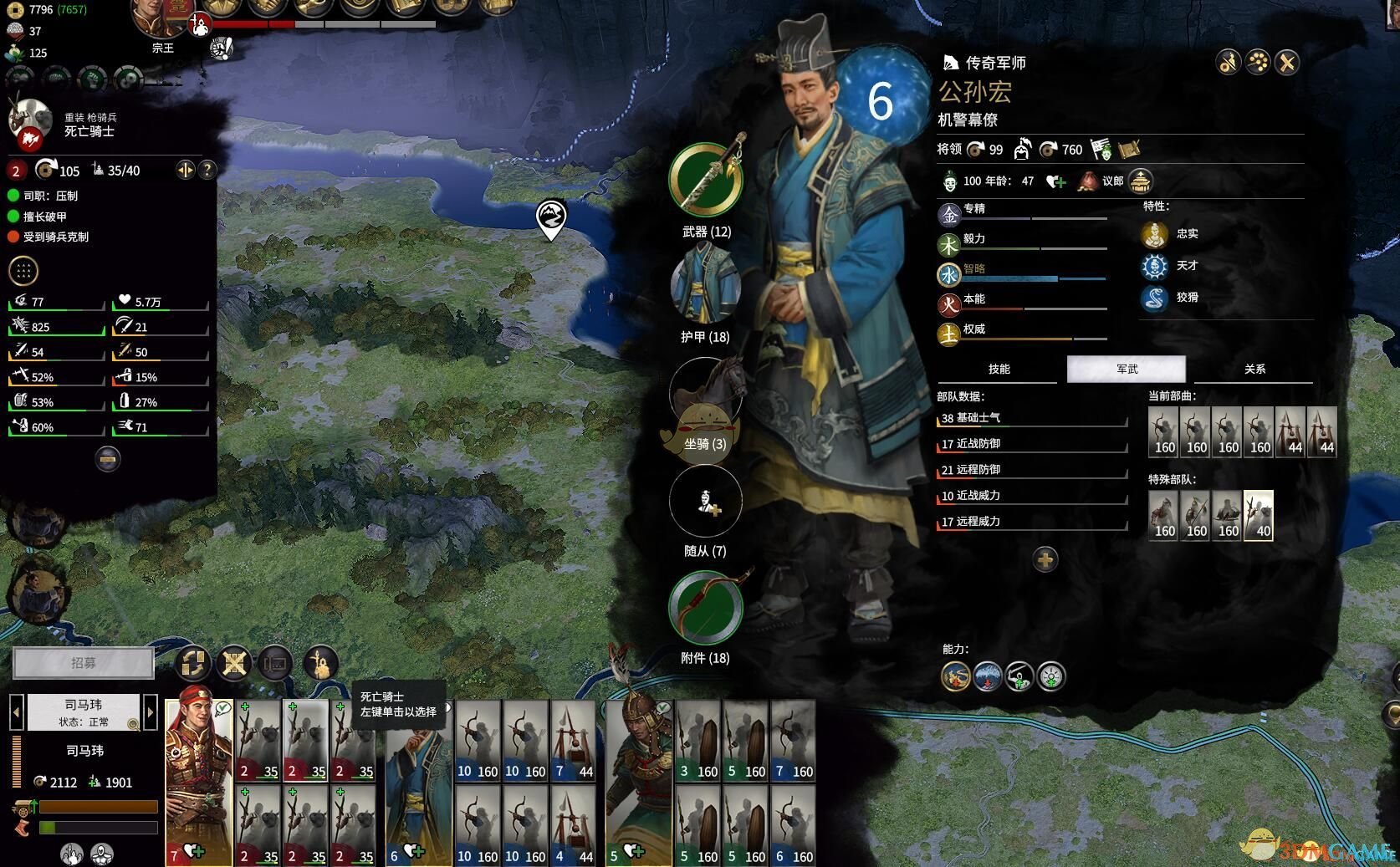This screenshot has height=867, width=1400.
Task: Open the 随从 follower slot
Action: [706, 502]
